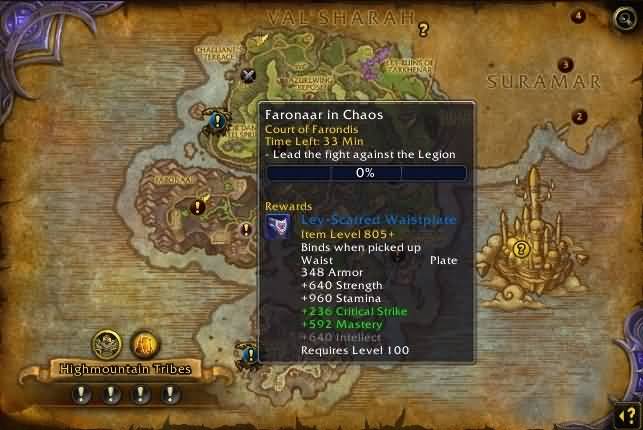
Task: Select the number 3 marker above Suramar
Action: click(x=566, y=65)
